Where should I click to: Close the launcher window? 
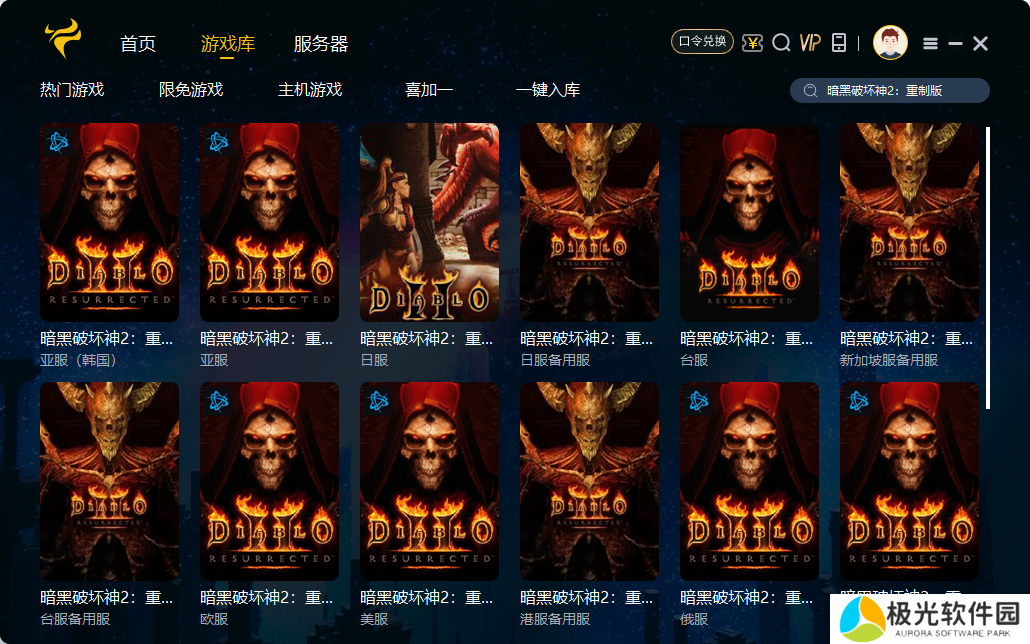pyautogui.click(x=981, y=43)
